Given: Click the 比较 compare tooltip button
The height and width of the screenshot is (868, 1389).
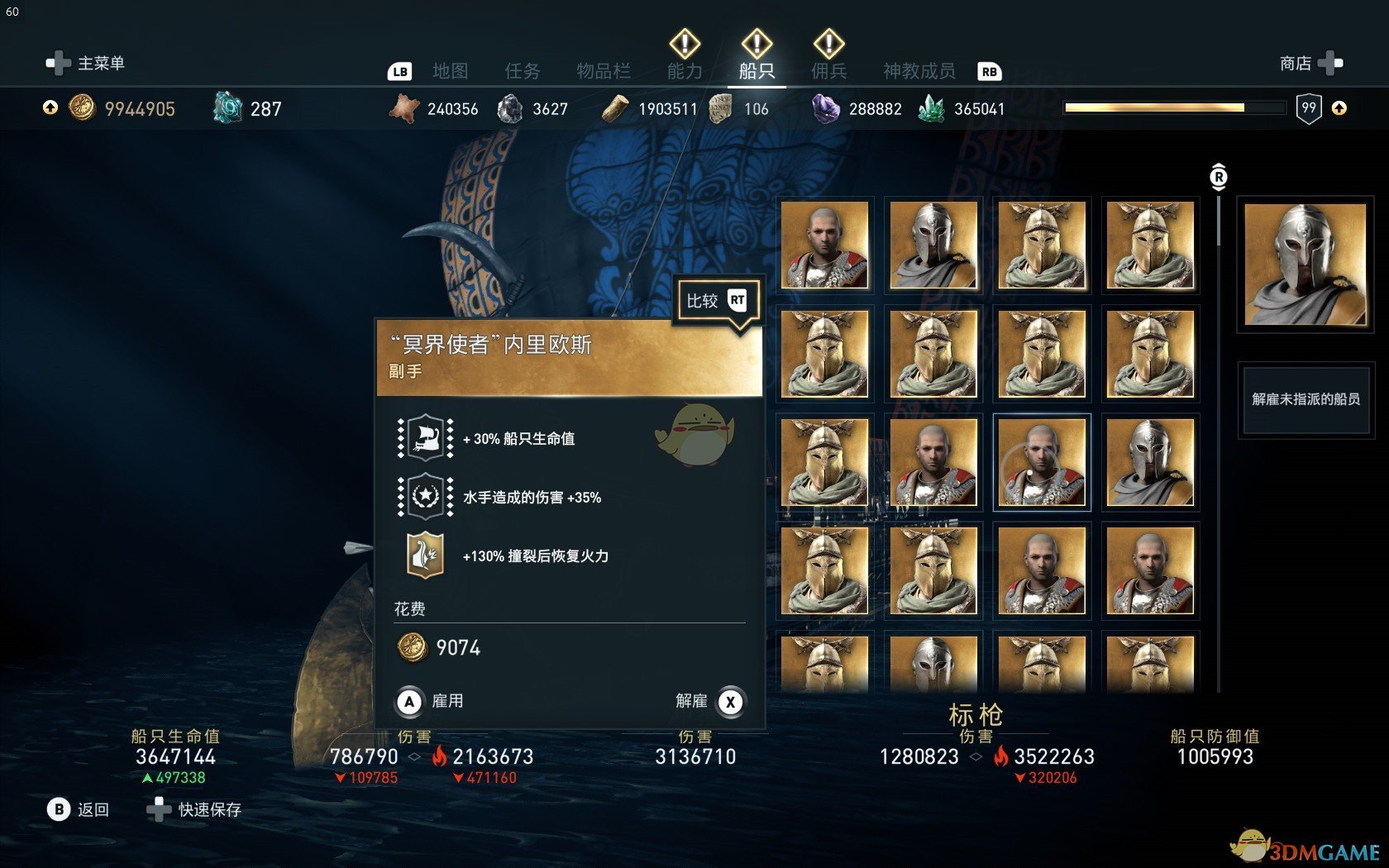Looking at the screenshot, I should coord(716,301).
